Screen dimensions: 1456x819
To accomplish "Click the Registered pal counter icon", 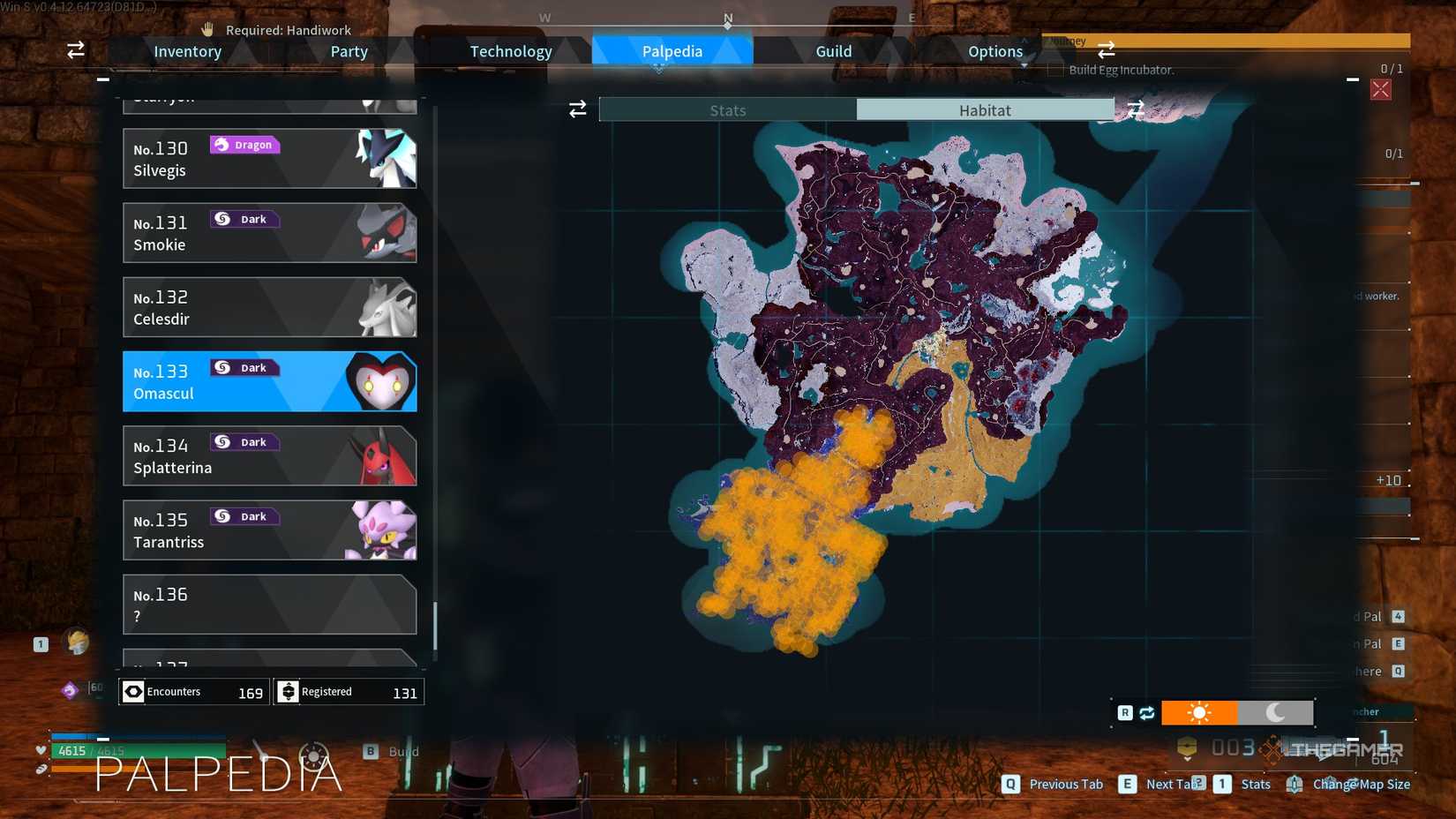I will [x=290, y=691].
